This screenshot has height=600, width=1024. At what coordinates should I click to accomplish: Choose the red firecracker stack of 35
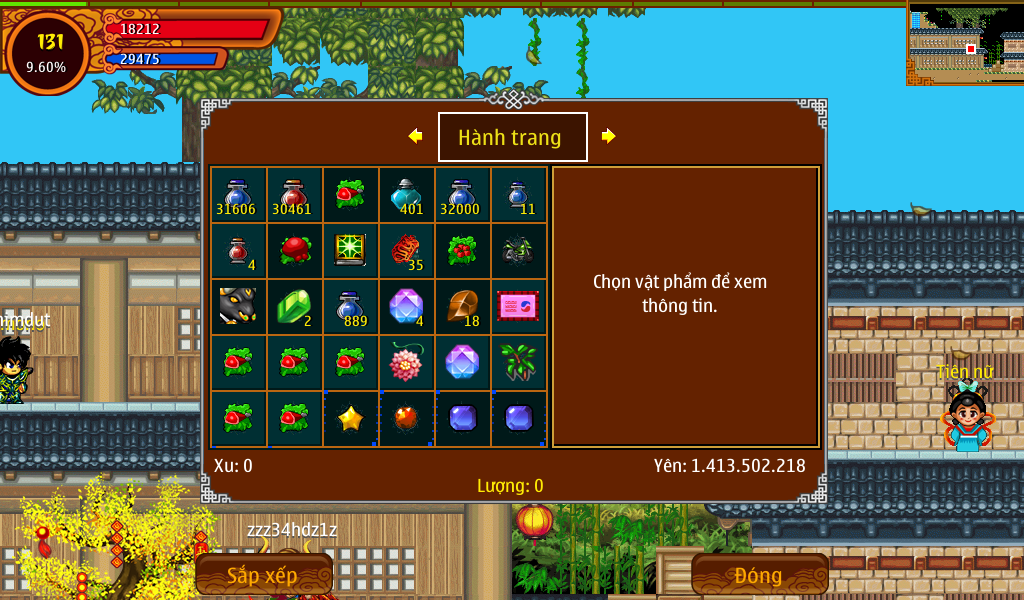click(x=406, y=251)
